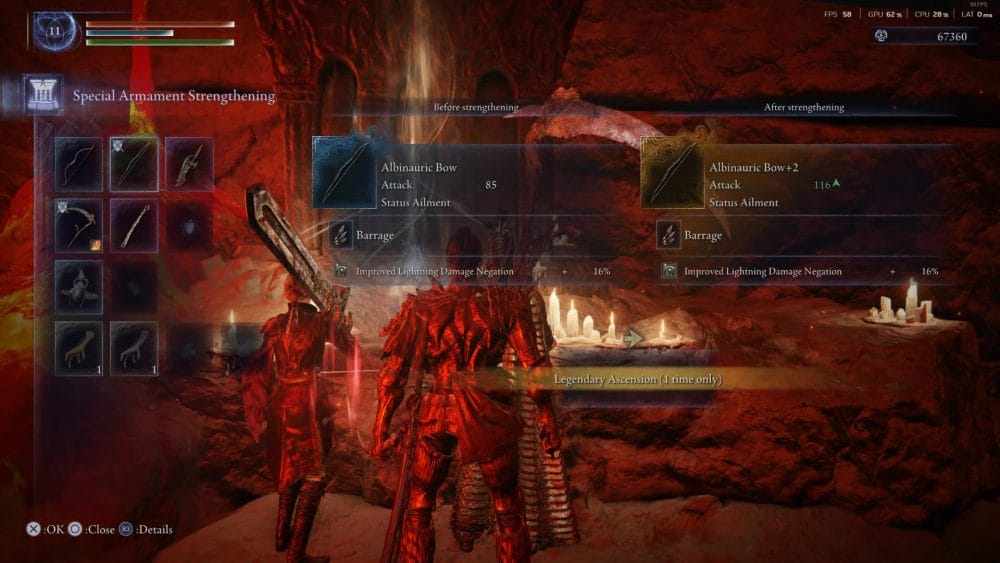Select the scythe with the fire badge
Screen dimensions: 1000x563
click(x=79, y=224)
